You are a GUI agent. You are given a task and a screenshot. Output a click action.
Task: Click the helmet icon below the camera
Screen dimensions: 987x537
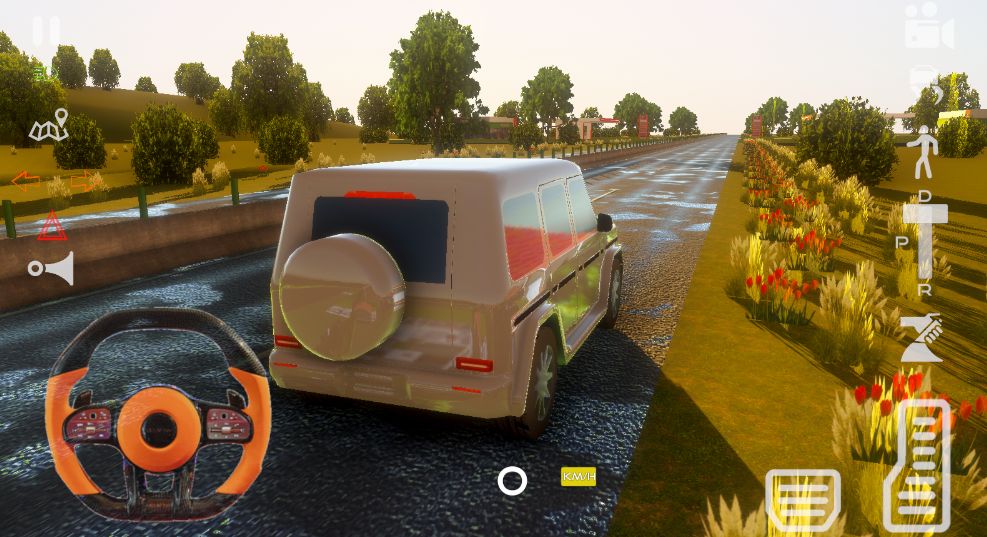click(923, 82)
